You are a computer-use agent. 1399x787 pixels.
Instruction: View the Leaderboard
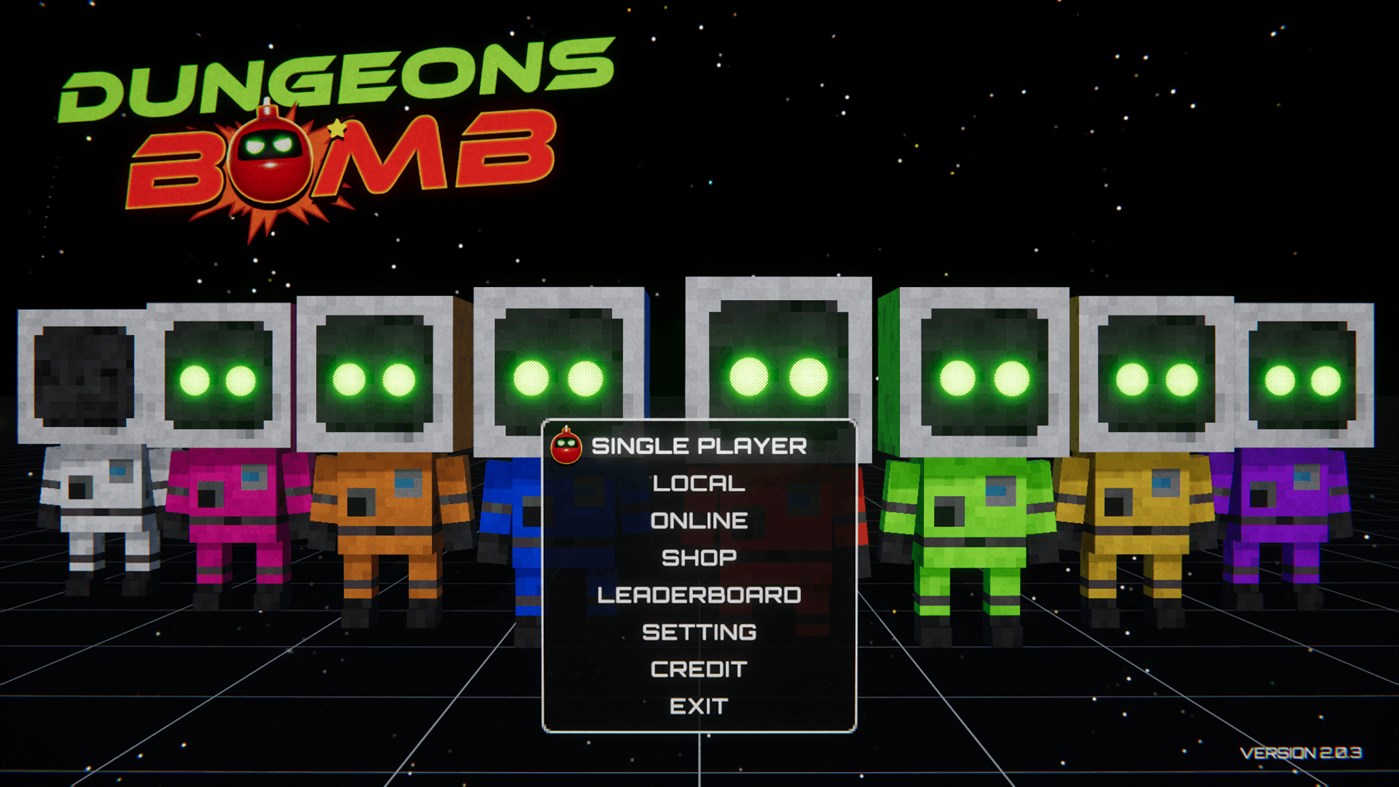point(698,594)
